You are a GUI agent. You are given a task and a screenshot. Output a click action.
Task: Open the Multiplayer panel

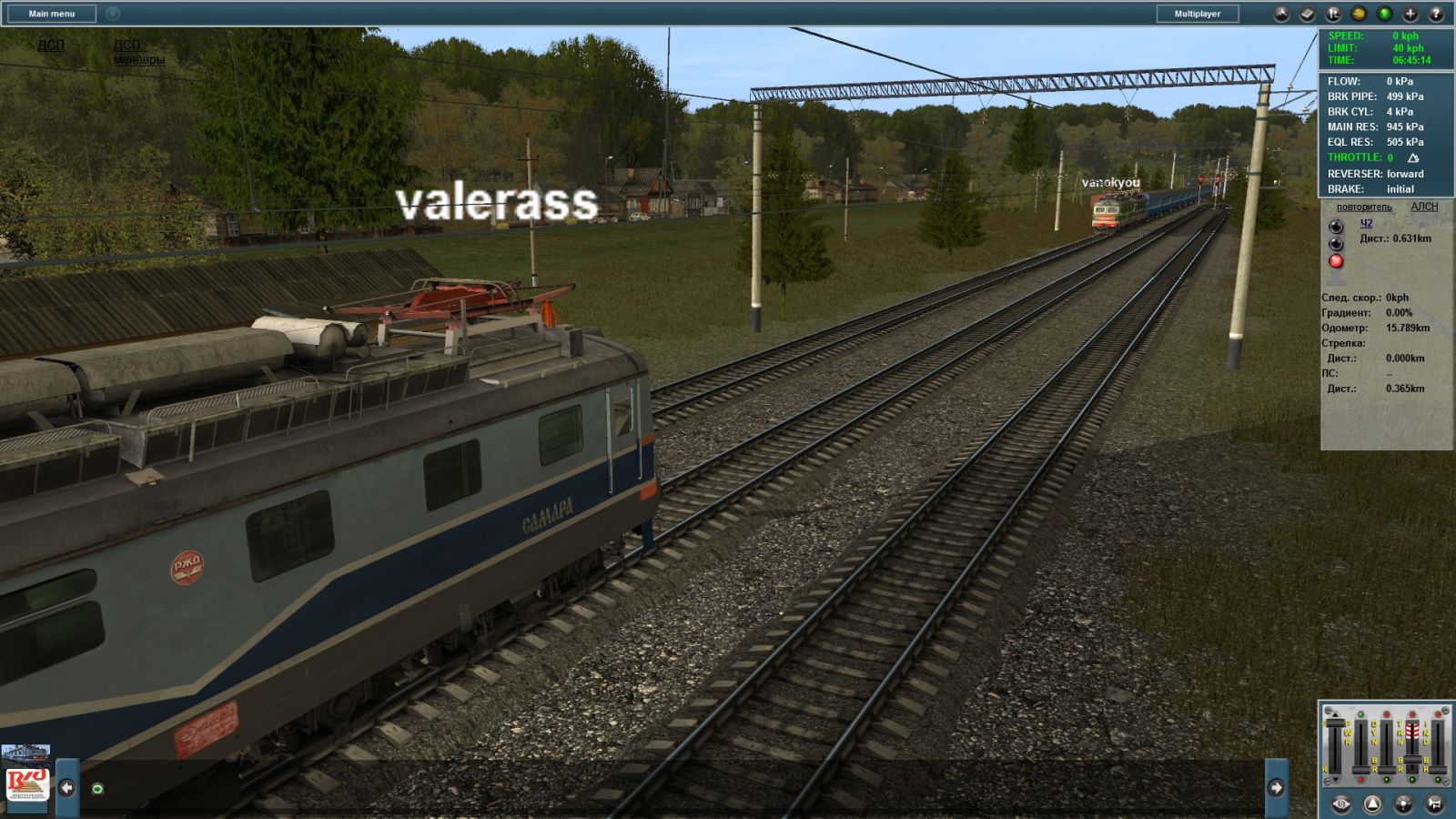[1197, 14]
